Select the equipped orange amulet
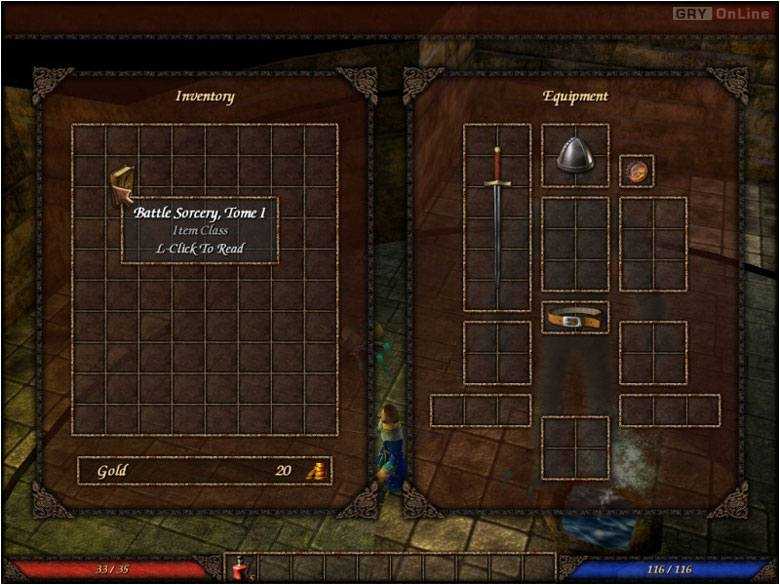Viewport: 780px width, 585px height. tap(636, 171)
